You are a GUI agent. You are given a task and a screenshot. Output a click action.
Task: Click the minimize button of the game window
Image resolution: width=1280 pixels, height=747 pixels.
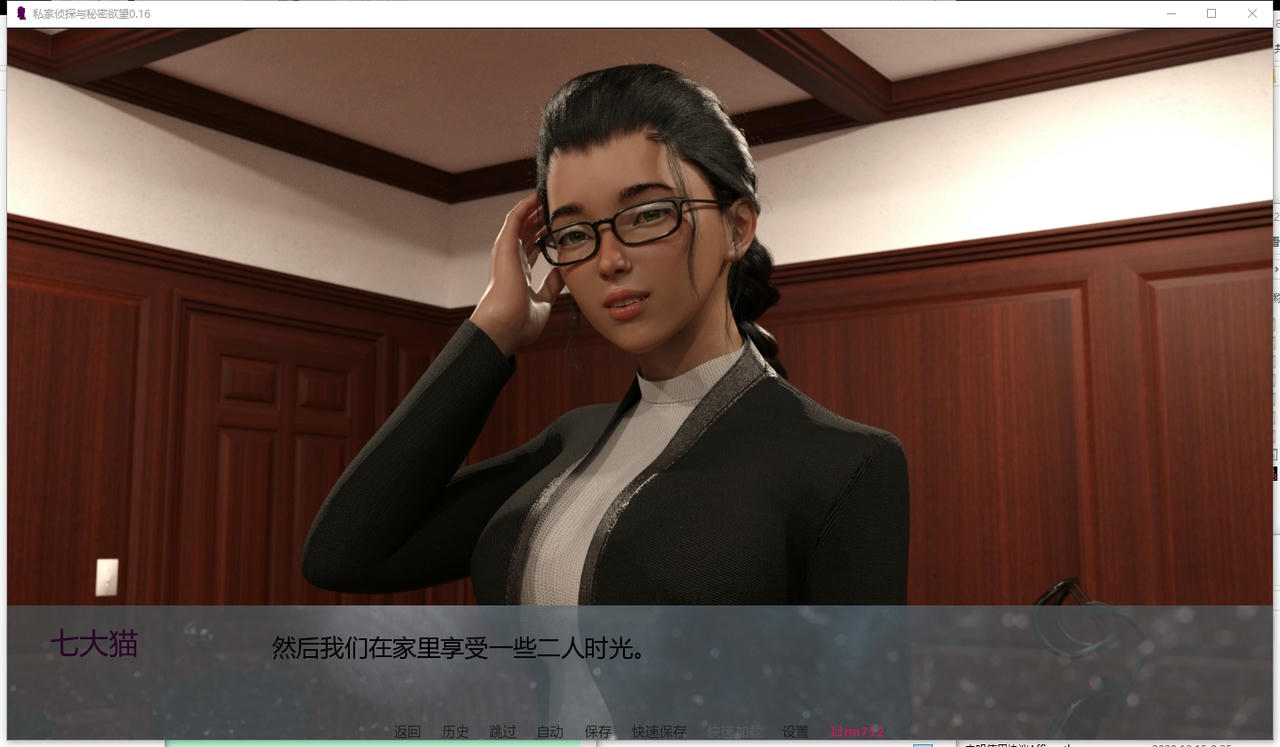[x=1171, y=14]
